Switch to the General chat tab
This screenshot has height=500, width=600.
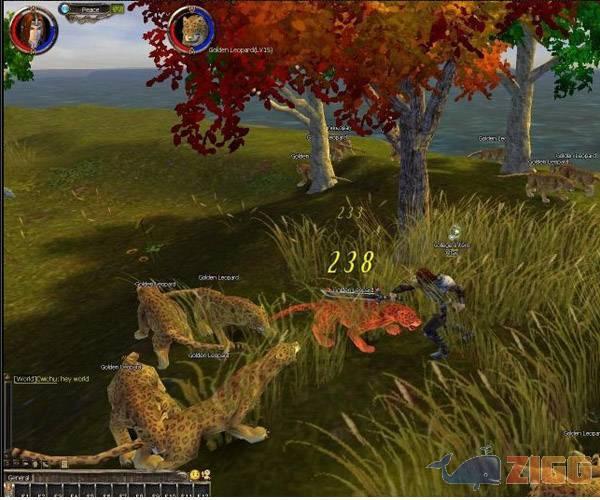click(21, 478)
